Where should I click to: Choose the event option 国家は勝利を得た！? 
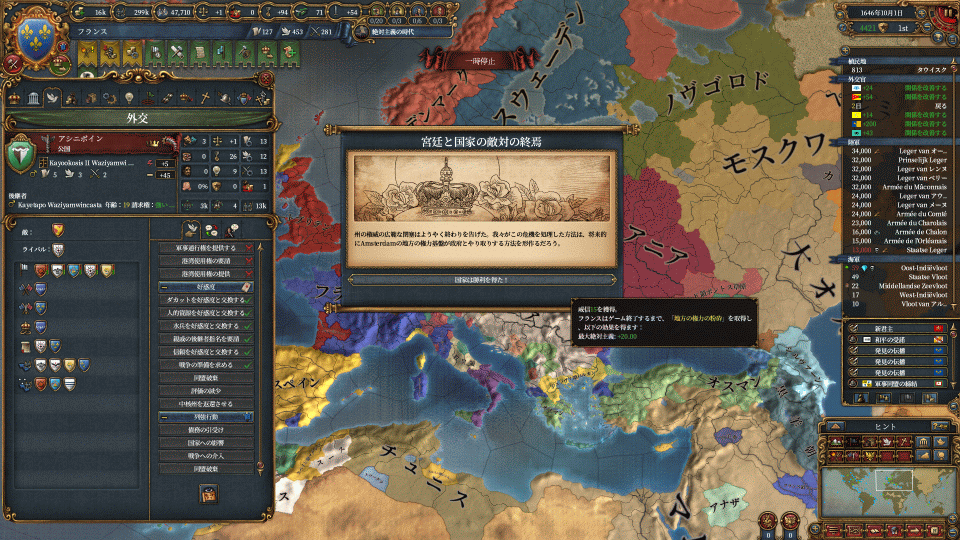coord(479,280)
